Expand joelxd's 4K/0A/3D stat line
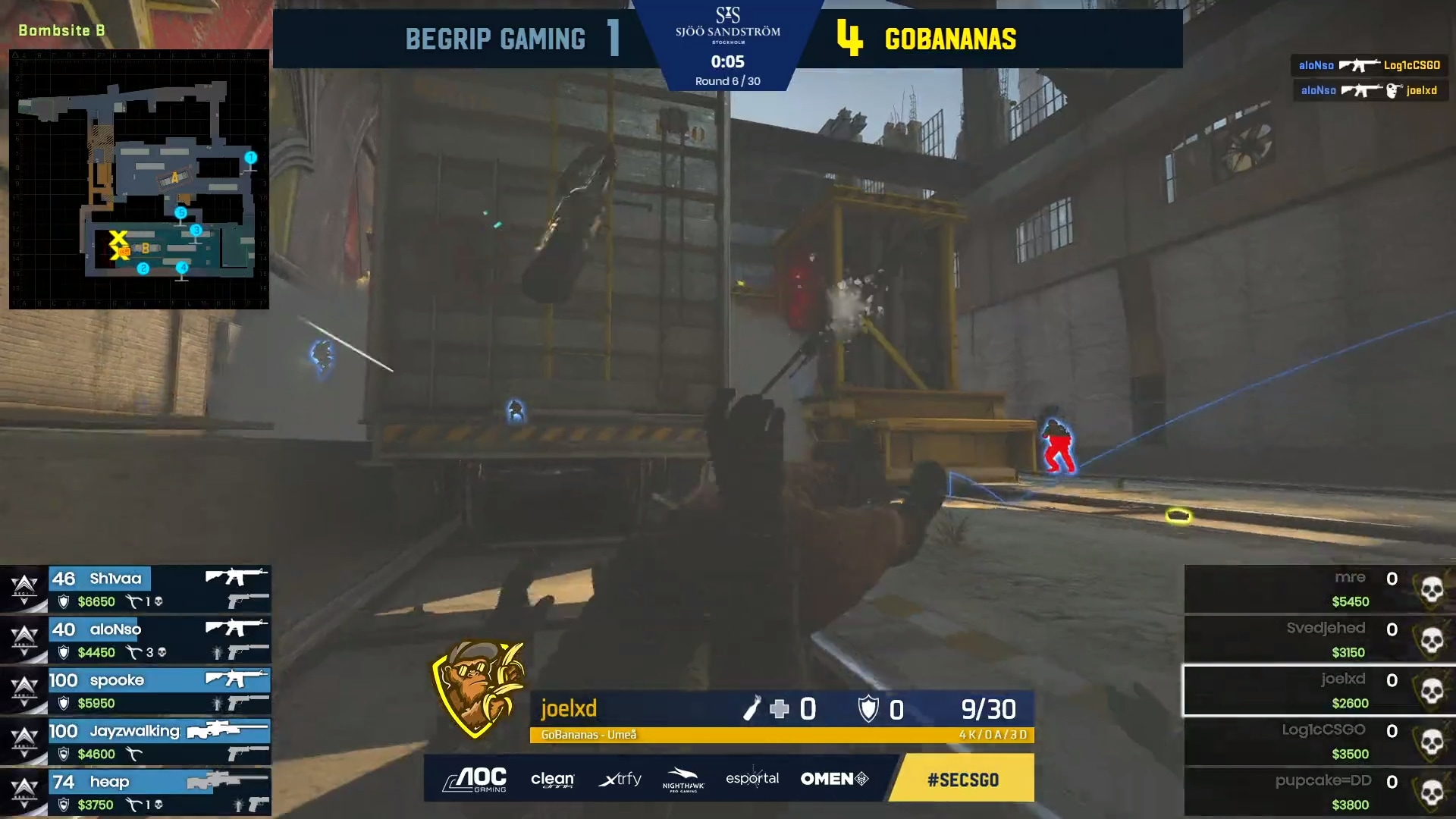The image size is (1456, 819). click(992, 736)
